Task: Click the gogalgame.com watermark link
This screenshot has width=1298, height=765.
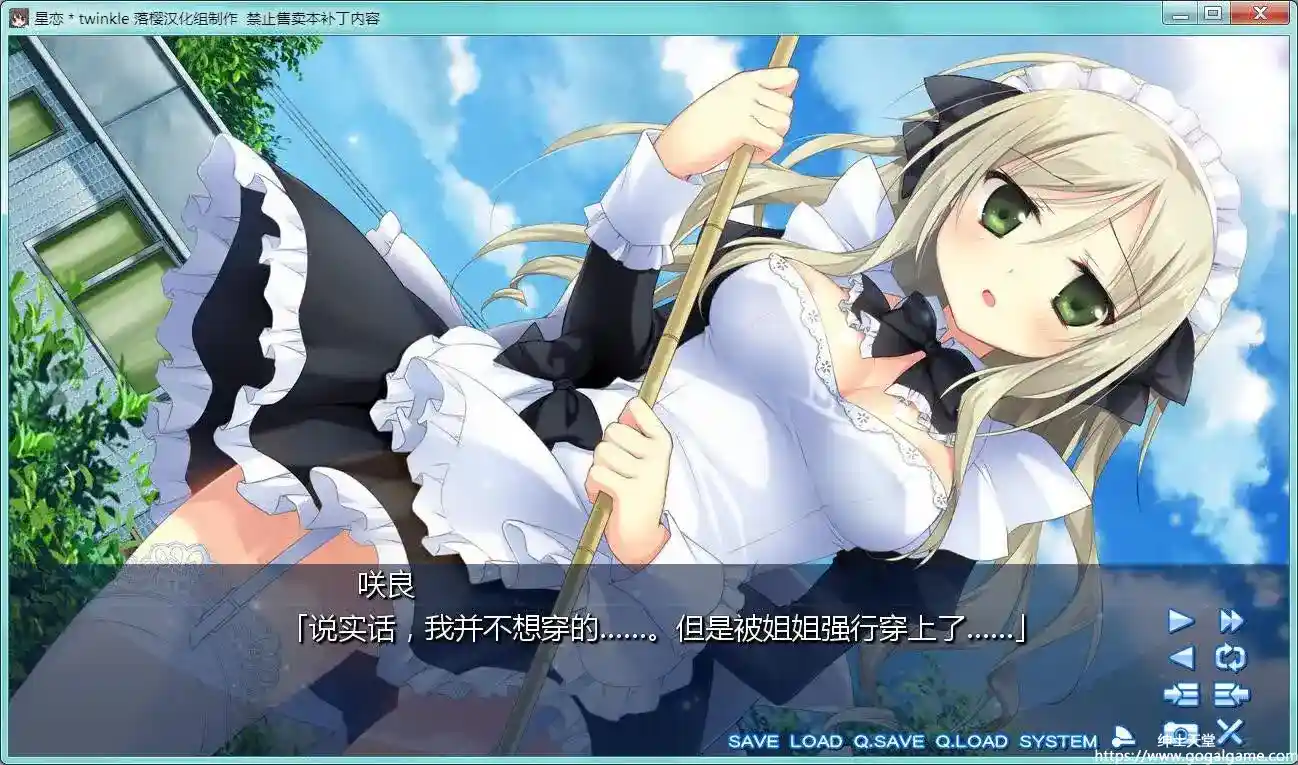Action: [x=1195, y=757]
